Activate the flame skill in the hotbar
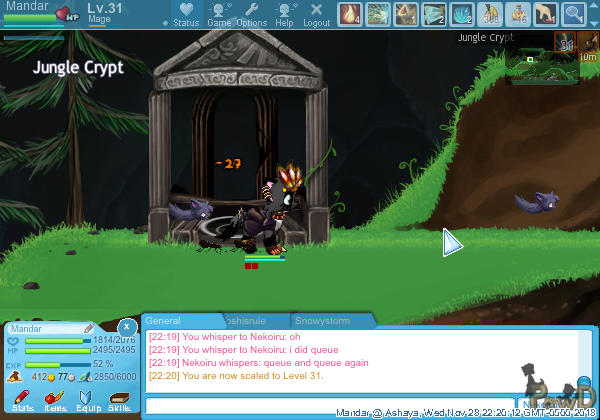Screen dimensions: 600x420 click(350, 14)
